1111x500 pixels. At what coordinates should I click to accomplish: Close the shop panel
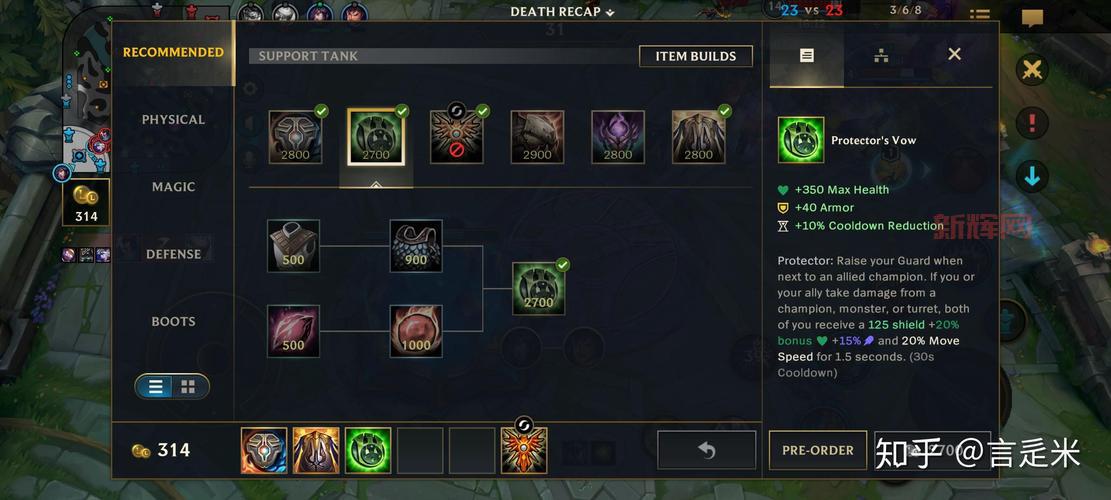(954, 54)
